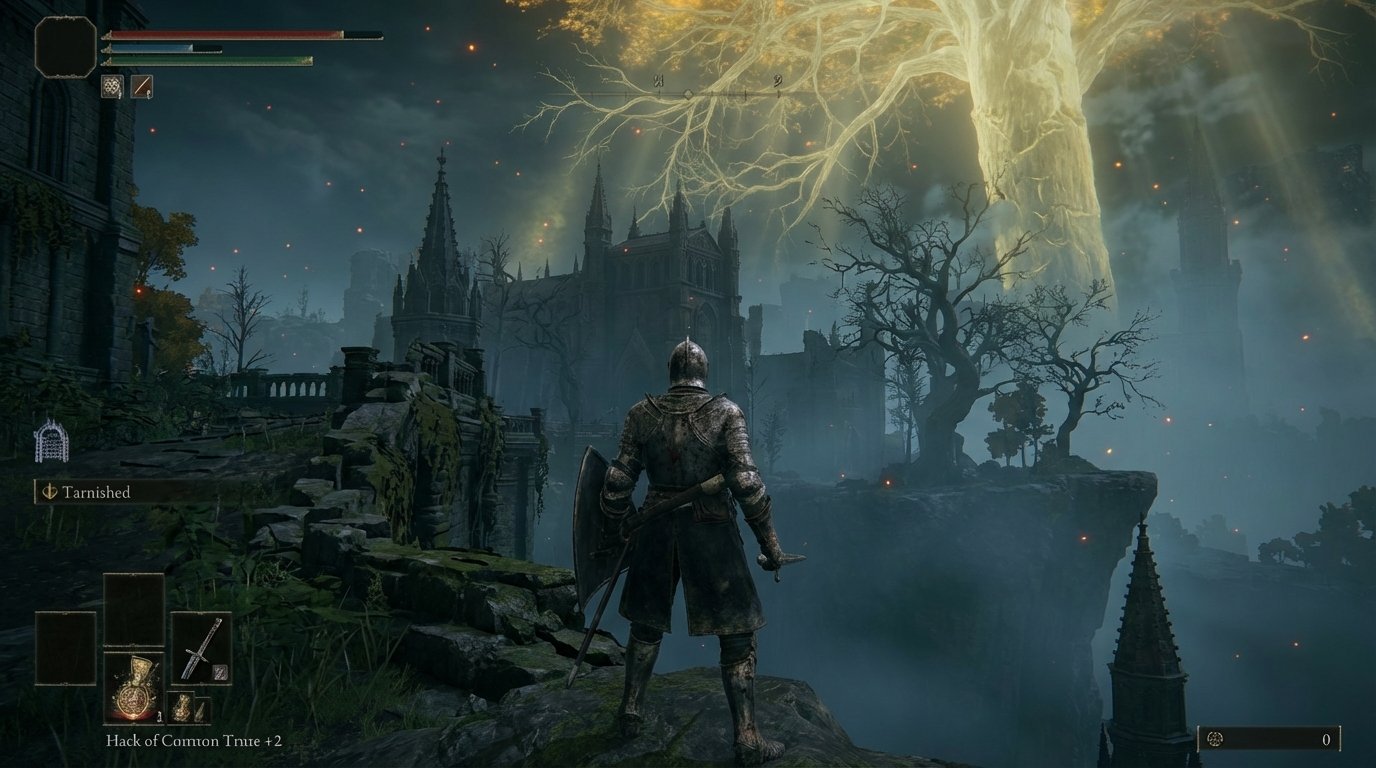1376x768 pixels.
Task: Select the empty left-hand armament slot
Action: (x=65, y=648)
